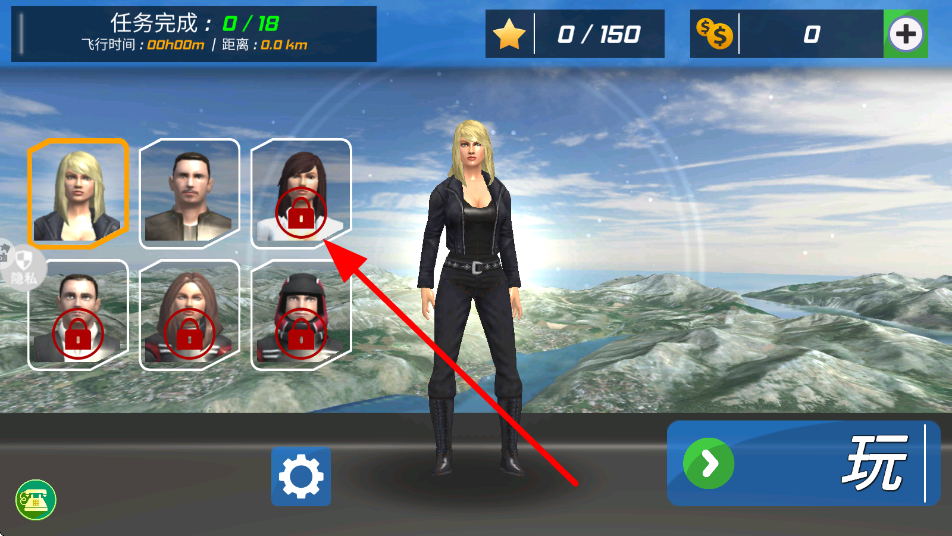The width and height of the screenshot is (952, 536).
Task: Start the game with the 玩 button
Action: click(x=803, y=463)
